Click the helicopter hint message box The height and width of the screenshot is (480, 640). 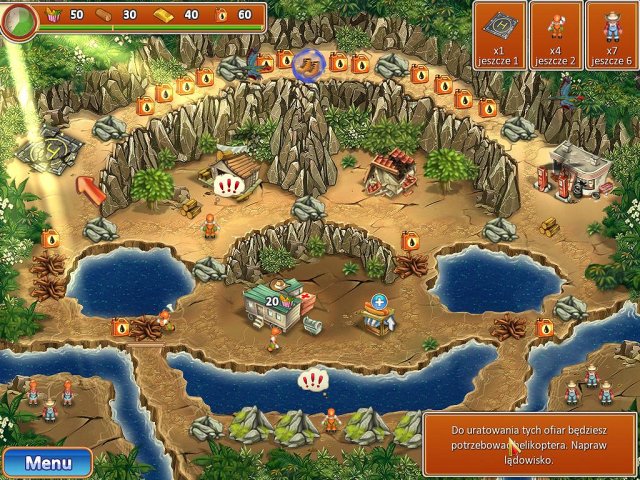click(529, 443)
